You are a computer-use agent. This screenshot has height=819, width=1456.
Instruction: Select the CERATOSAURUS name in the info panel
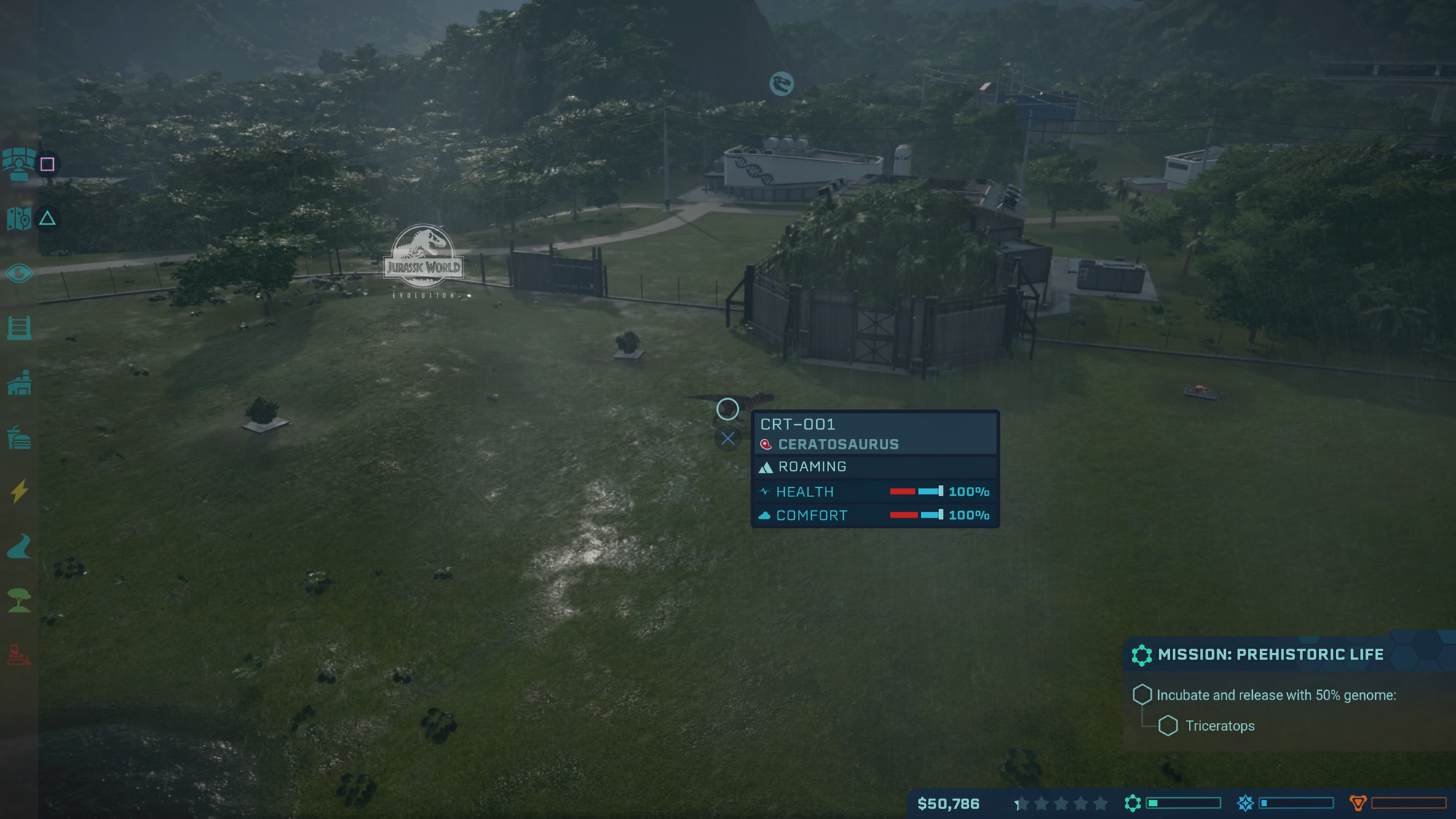(837, 444)
